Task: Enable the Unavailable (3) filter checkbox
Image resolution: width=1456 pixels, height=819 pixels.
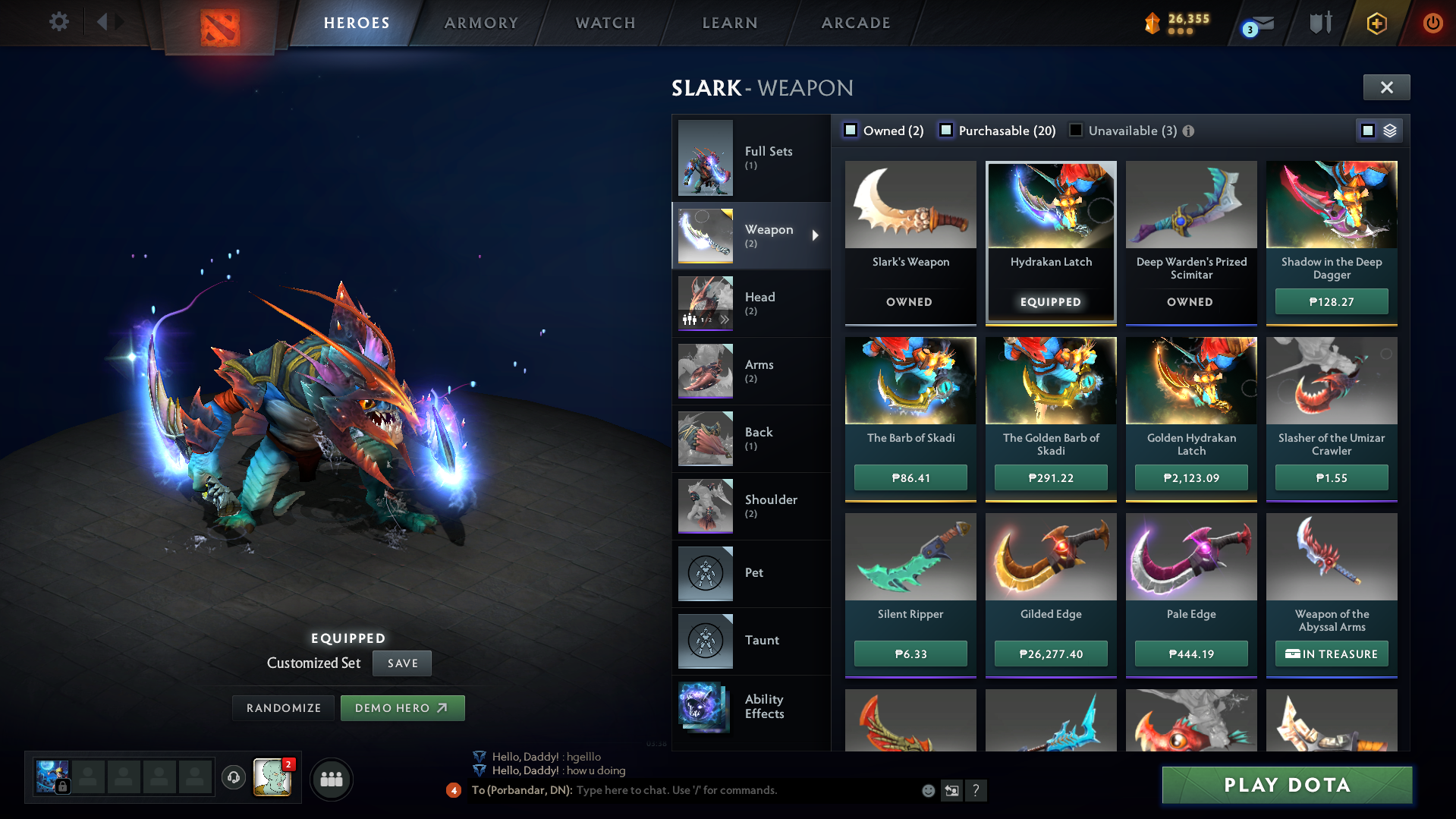Action: click(x=1075, y=130)
